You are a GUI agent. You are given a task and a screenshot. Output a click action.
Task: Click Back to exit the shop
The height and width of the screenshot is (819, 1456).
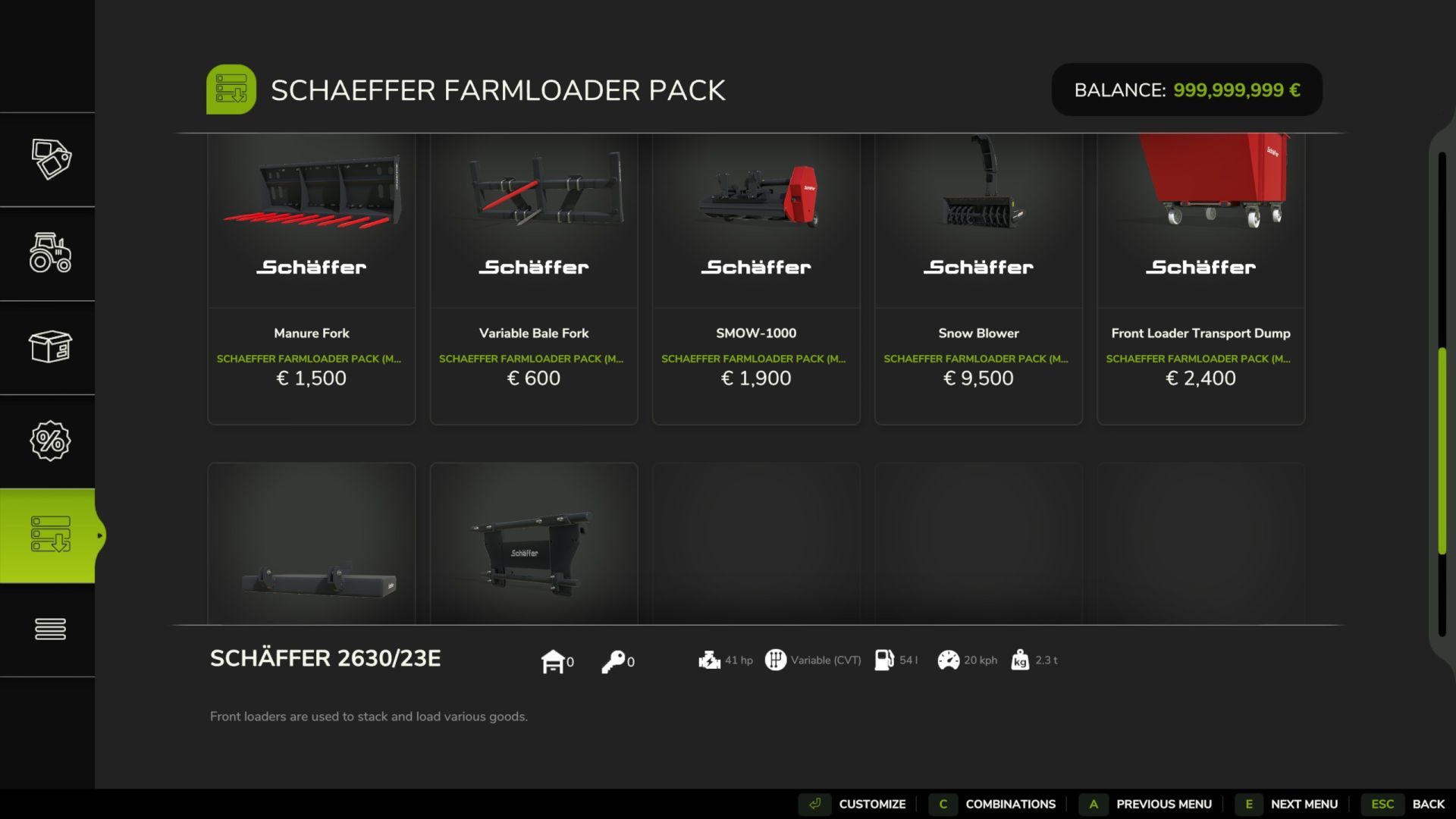[1429, 804]
